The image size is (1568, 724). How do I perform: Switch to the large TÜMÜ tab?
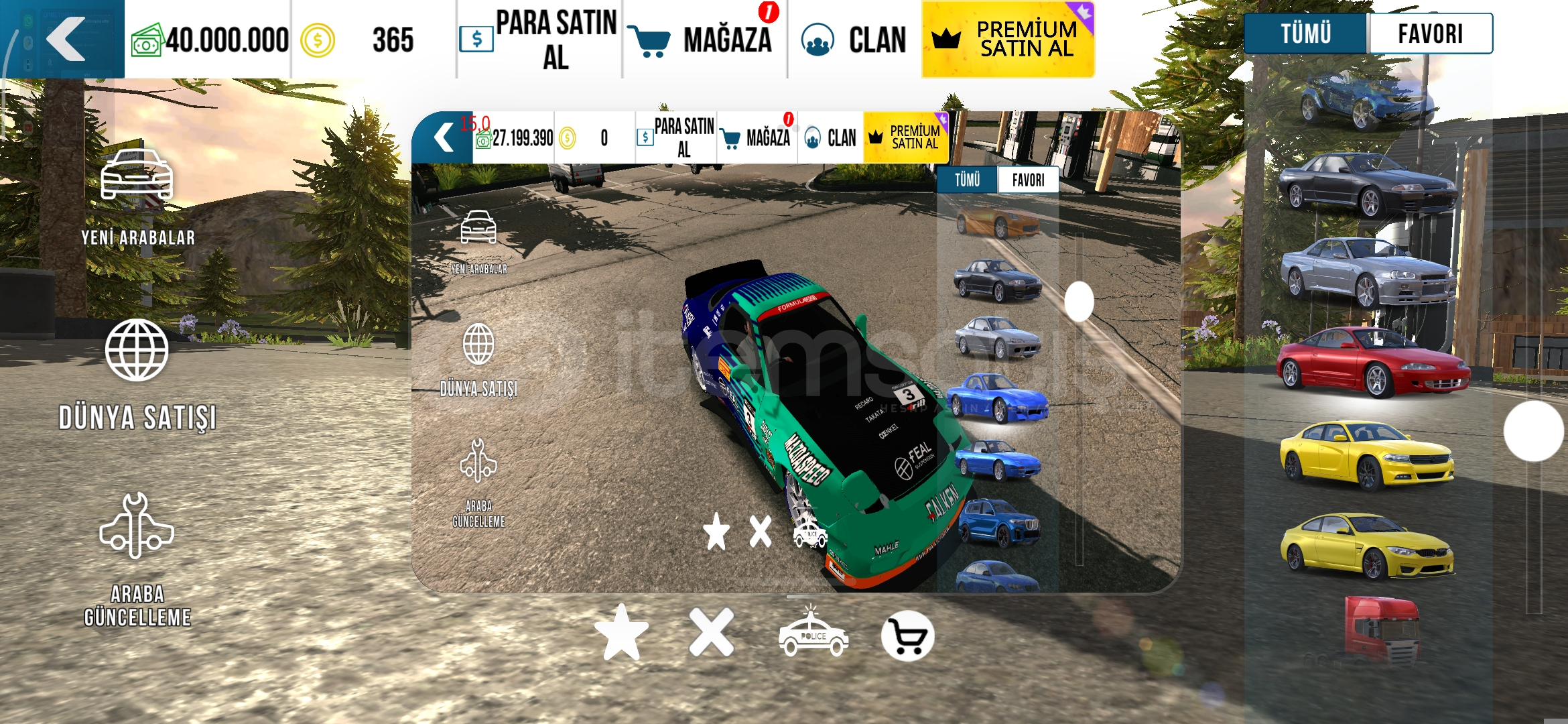coord(1305,34)
